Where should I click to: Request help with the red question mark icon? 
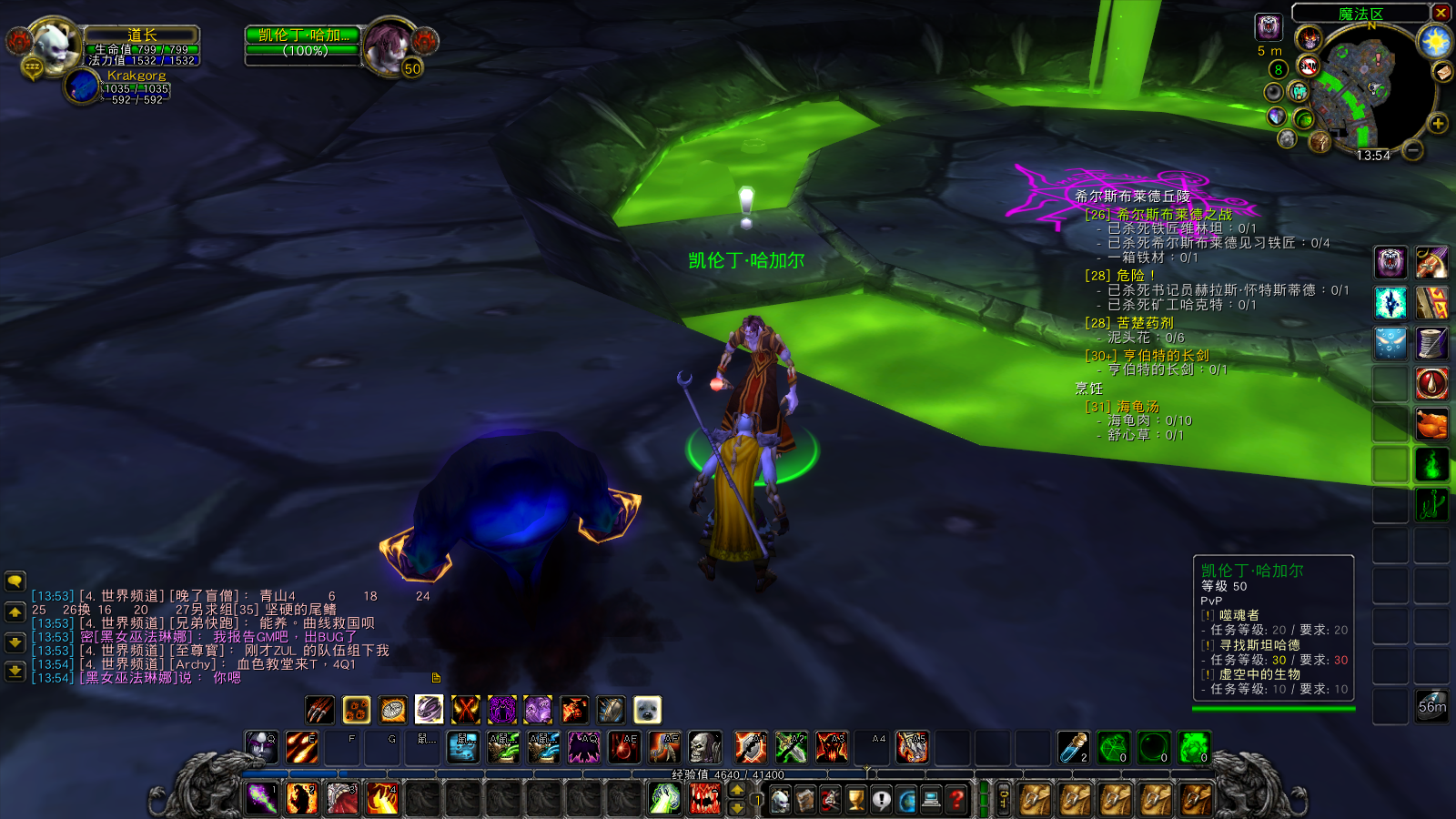click(x=955, y=799)
